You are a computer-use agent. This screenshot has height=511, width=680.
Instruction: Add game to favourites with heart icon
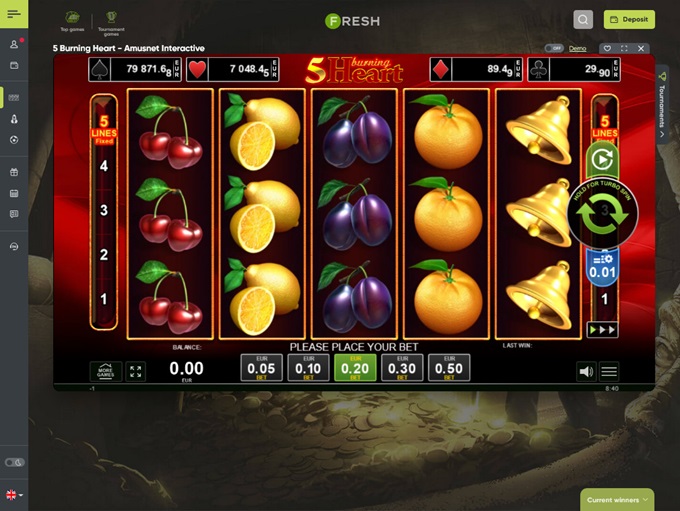click(x=607, y=48)
